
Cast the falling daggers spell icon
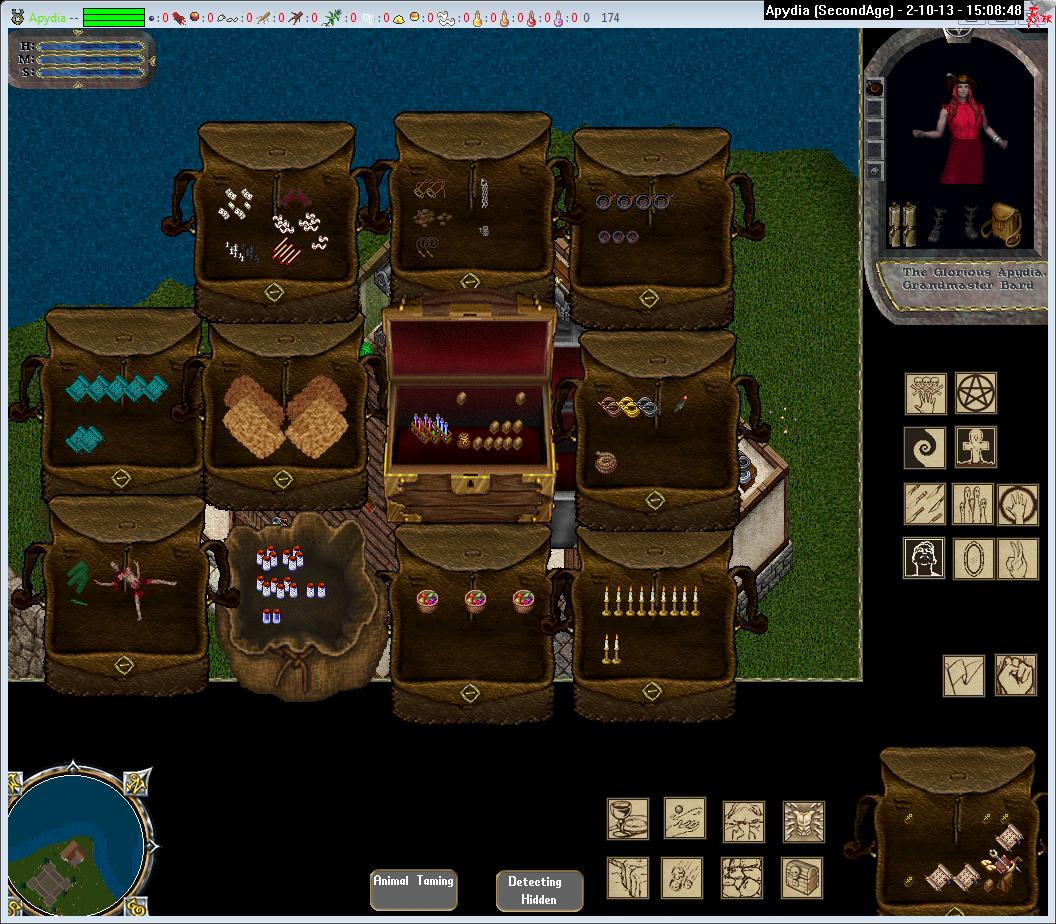click(925, 504)
